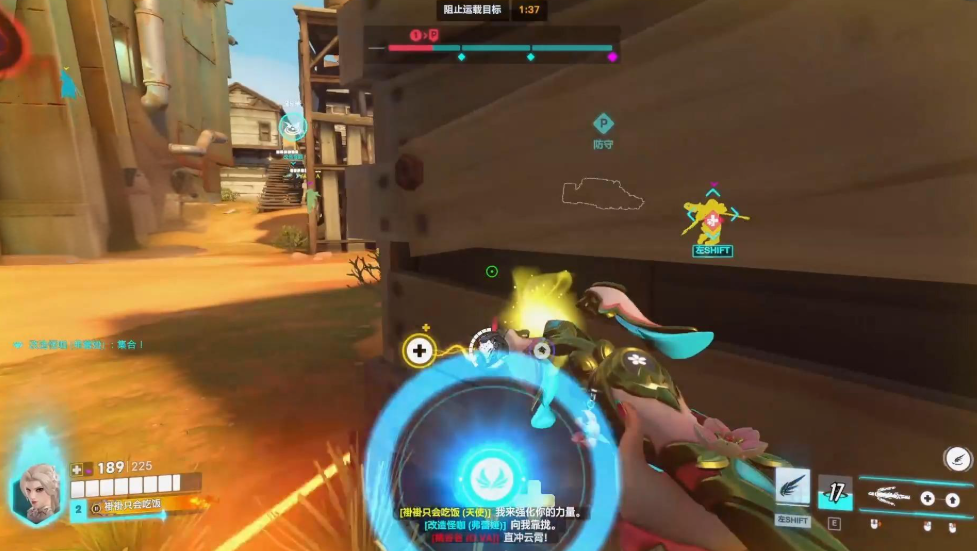
Task: Target the ally marker with red cross
Action: 711,218
